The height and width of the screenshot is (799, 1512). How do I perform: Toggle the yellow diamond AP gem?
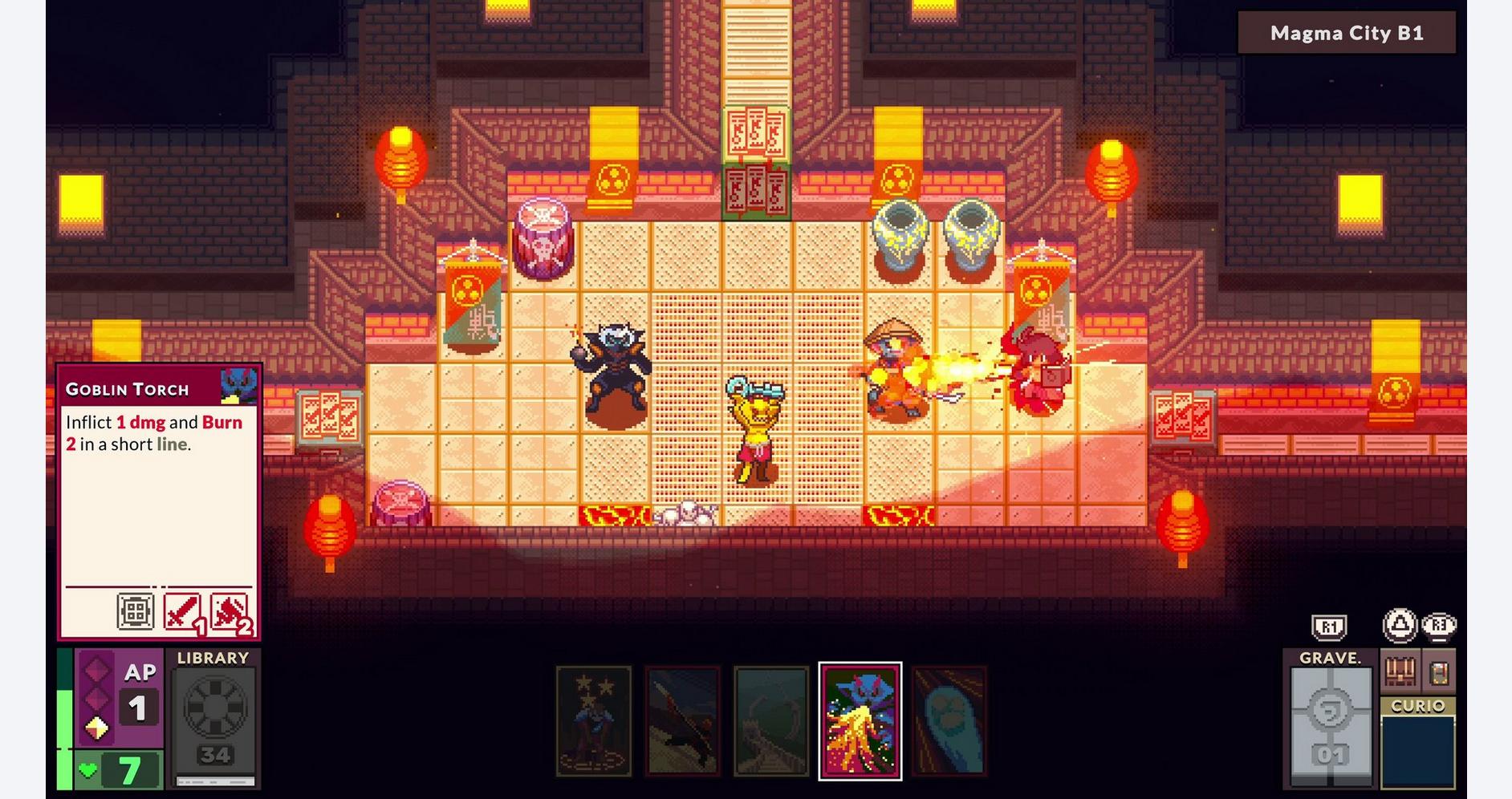point(96,728)
